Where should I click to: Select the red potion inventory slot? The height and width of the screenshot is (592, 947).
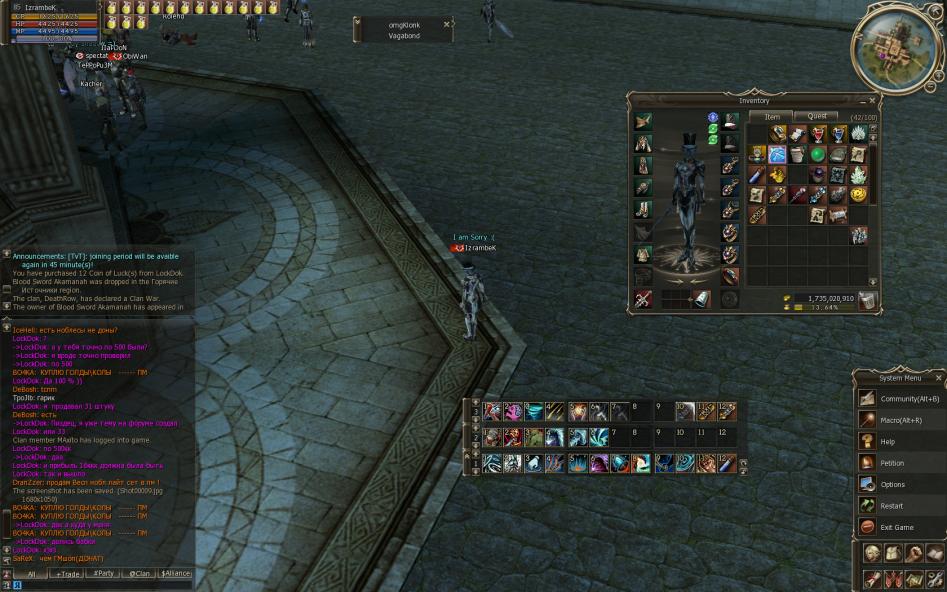coord(817,134)
